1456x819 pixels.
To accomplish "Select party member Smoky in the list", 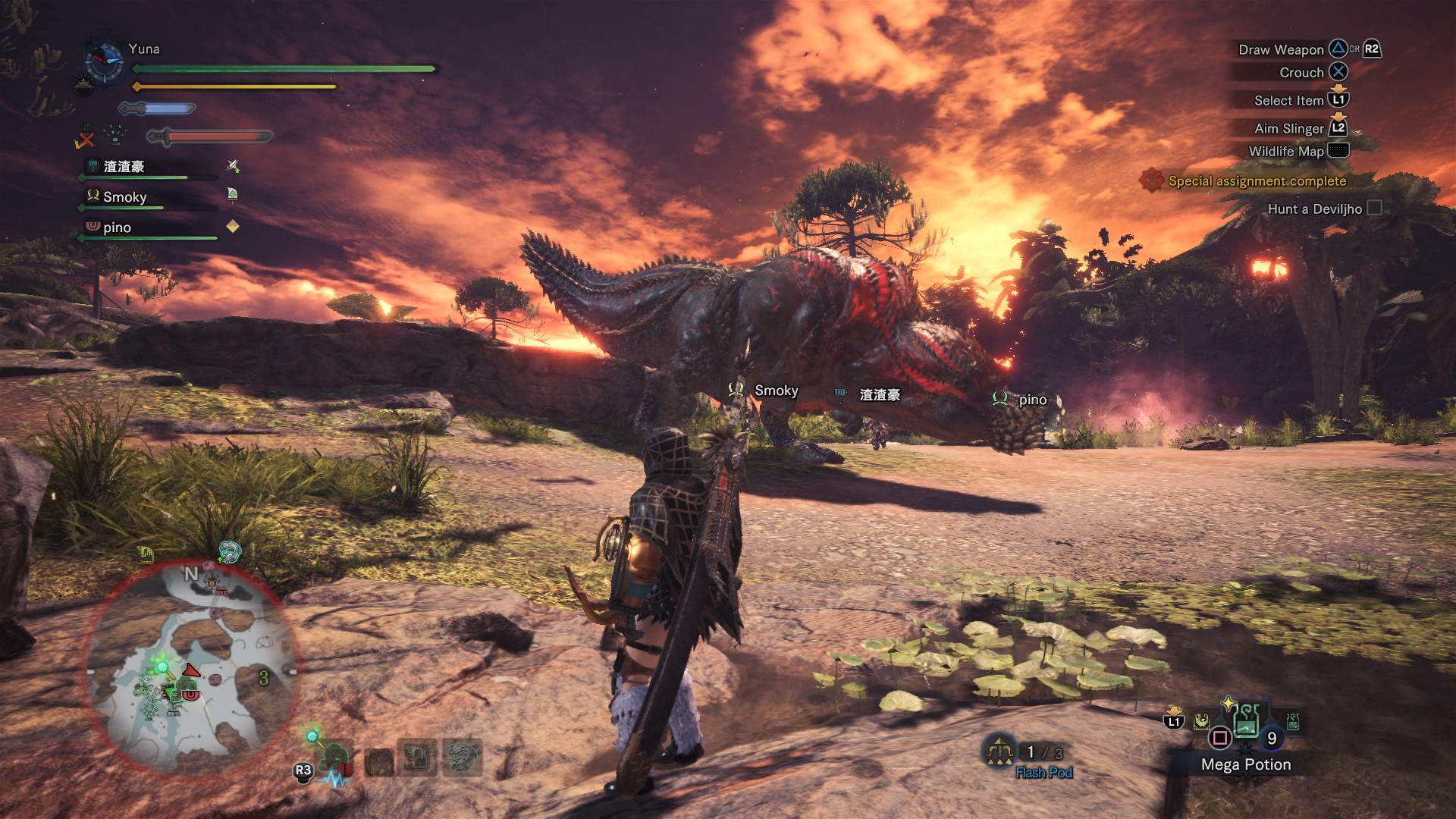I will click(x=125, y=197).
